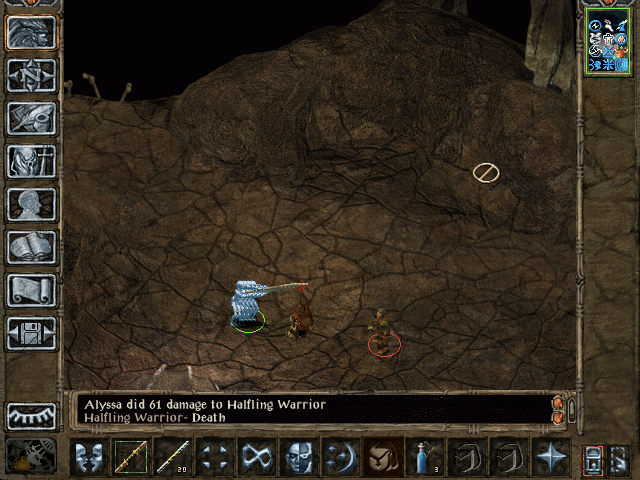Open game options with the floppy disk button
The height and width of the screenshot is (480, 640).
point(32,333)
